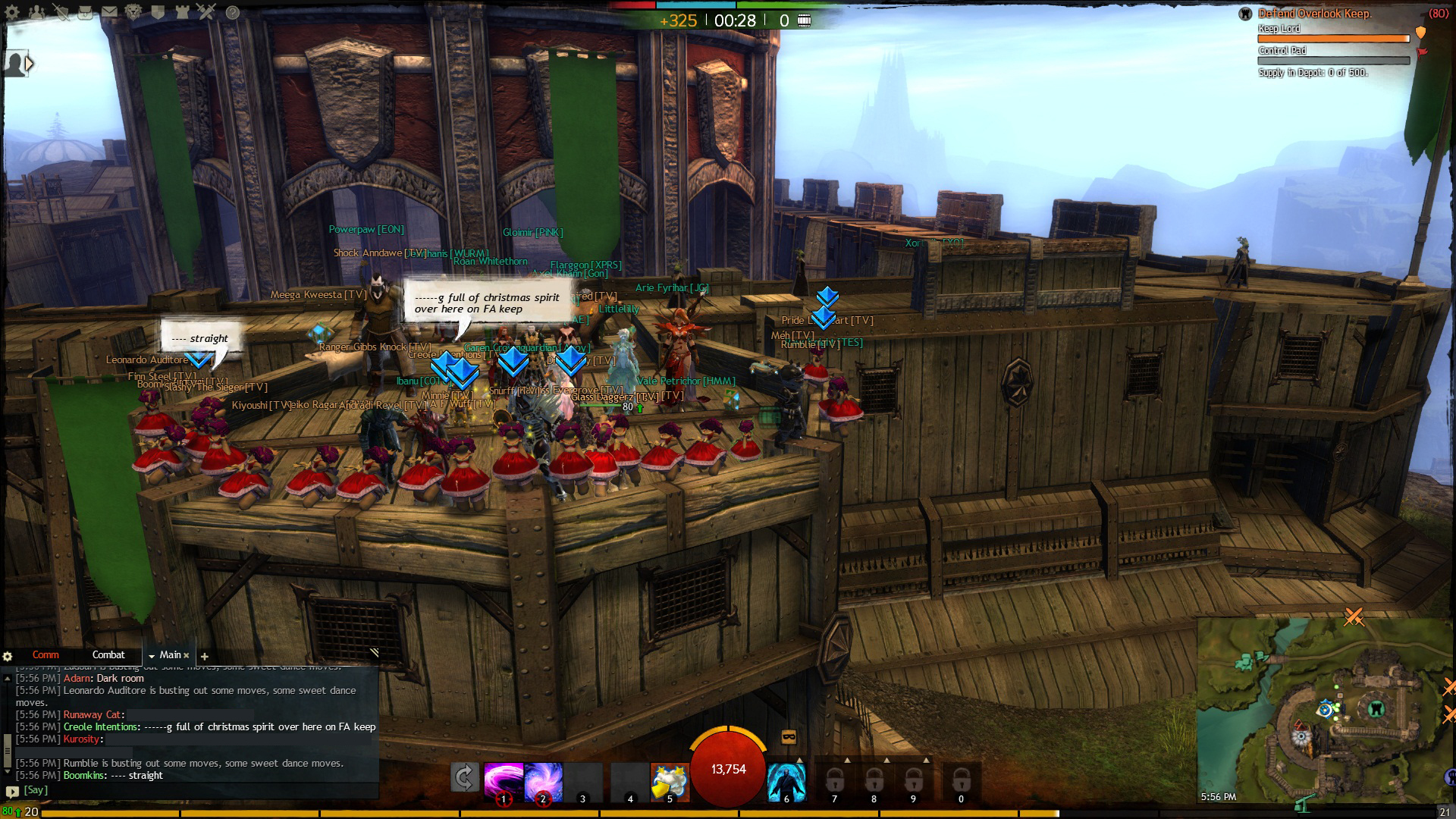
Task: Switch to the Combat chat tab
Action: click(x=108, y=655)
